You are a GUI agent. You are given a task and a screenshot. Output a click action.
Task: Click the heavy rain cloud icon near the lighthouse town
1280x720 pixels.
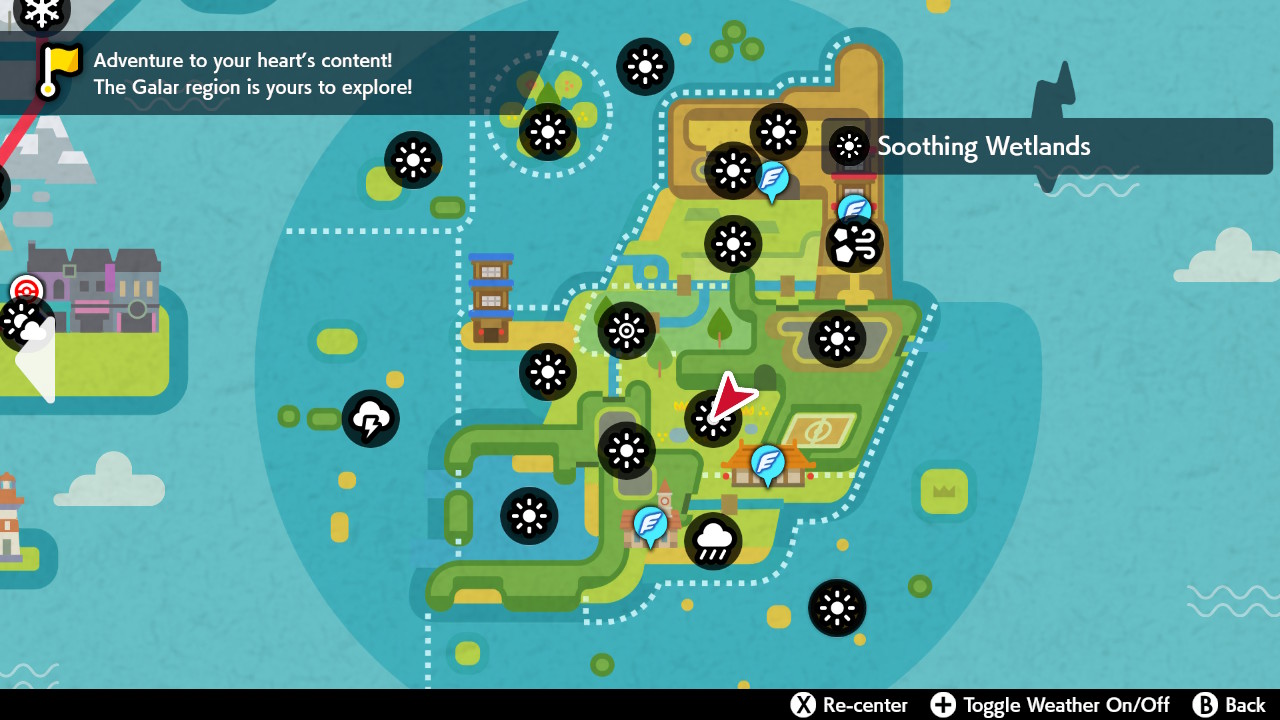(x=713, y=539)
